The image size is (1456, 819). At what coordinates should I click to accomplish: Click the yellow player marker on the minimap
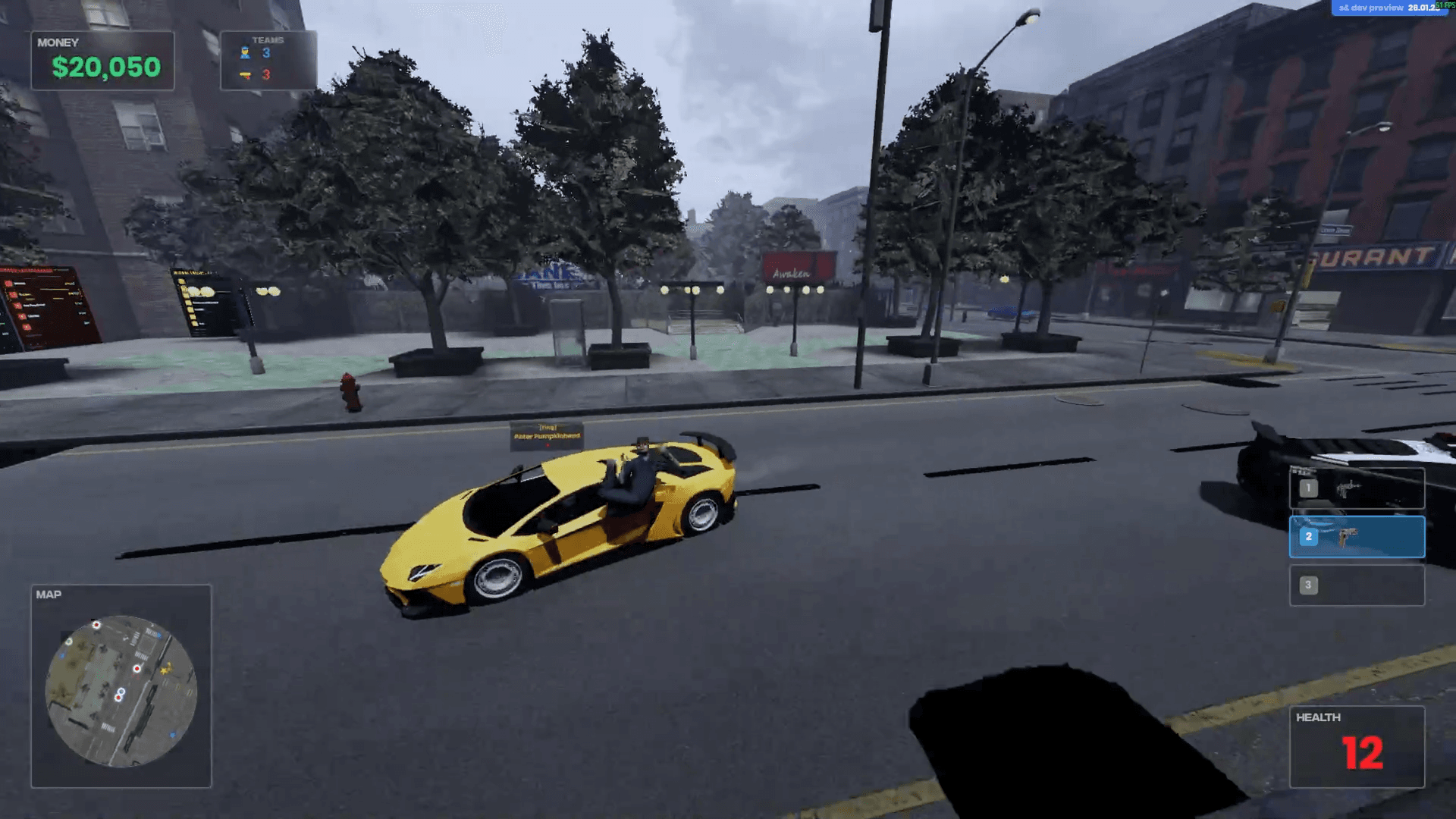[166, 669]
